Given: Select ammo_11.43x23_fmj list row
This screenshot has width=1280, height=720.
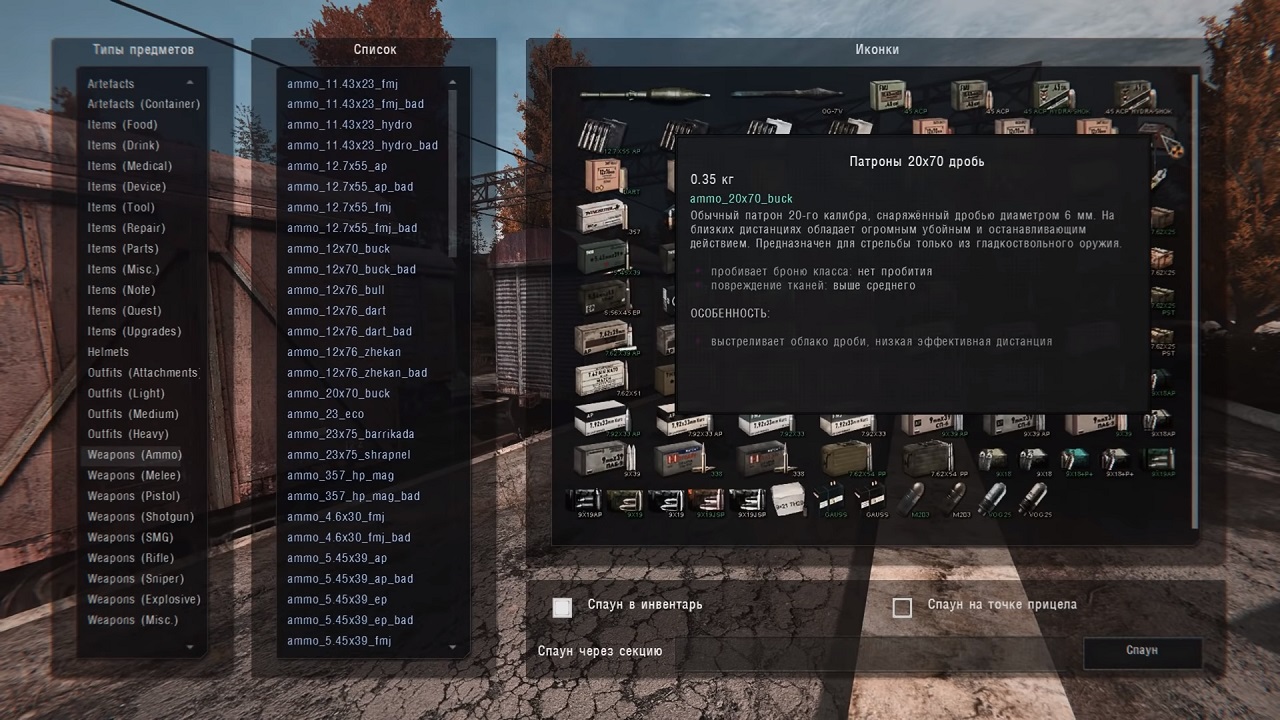Looking at the screenshot, I should point(342,84).
